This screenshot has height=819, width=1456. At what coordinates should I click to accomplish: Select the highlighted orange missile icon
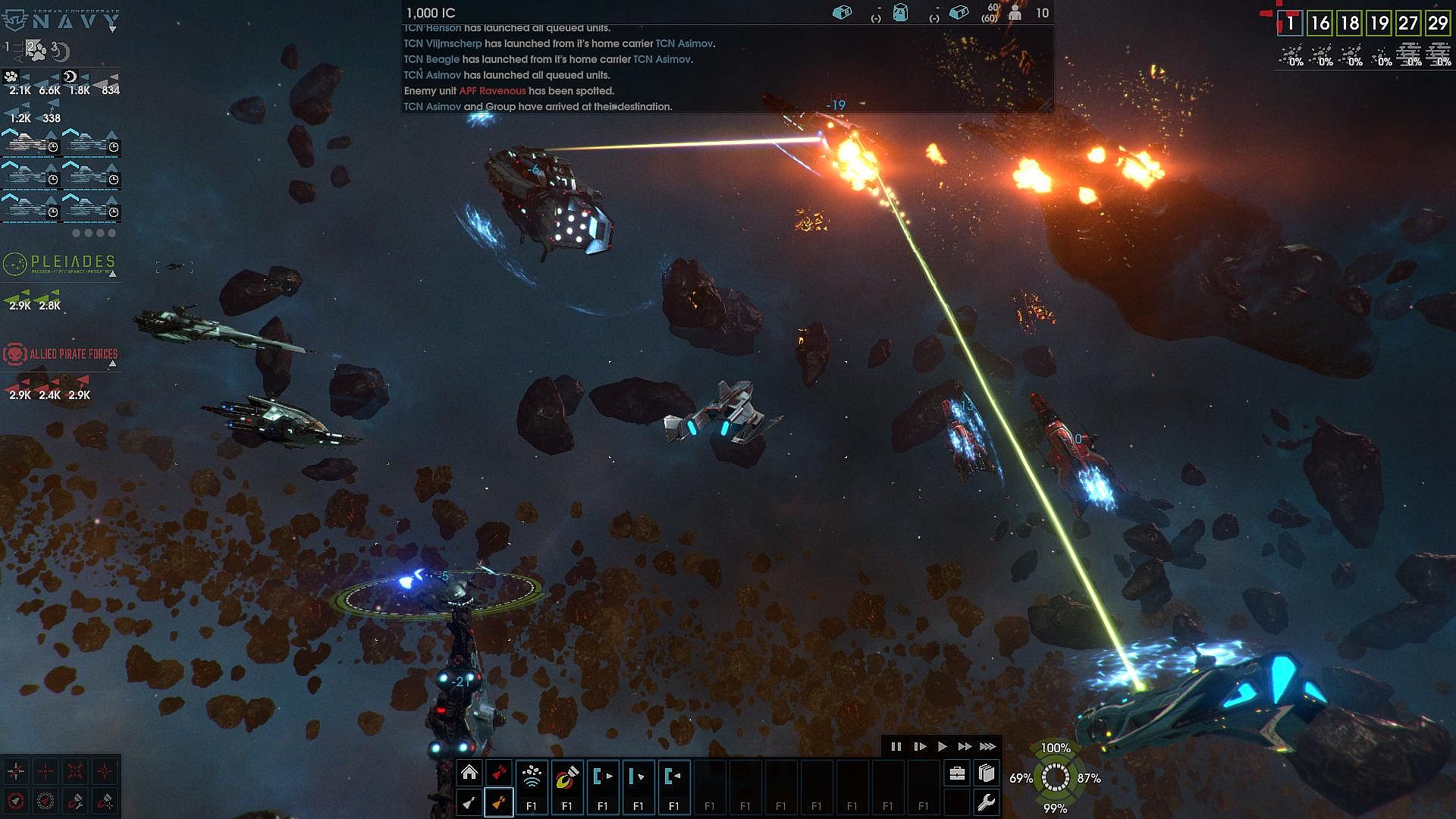click(x=498, y=802)
